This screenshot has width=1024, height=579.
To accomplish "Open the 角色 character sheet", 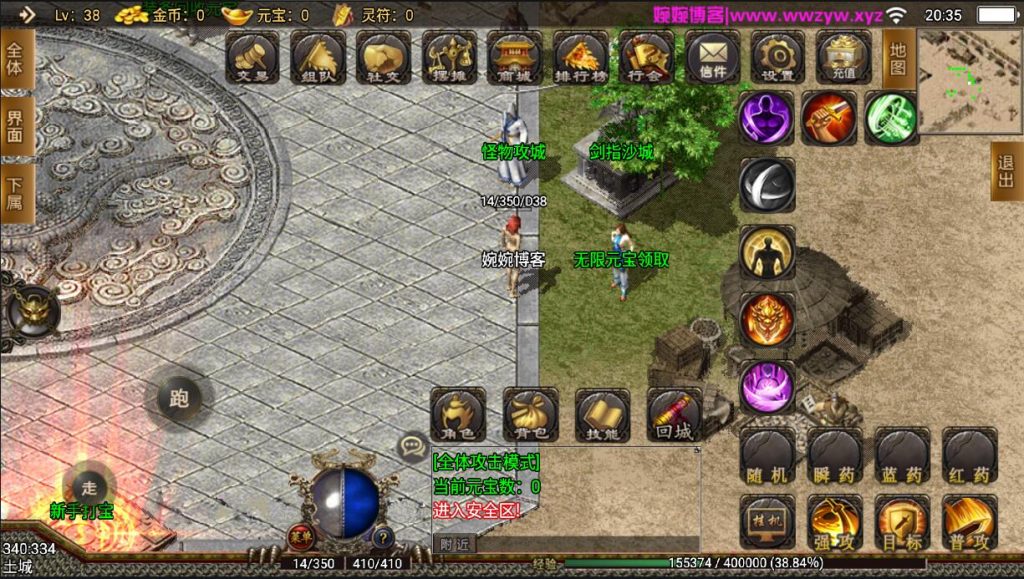I will [x=458, y=414].
